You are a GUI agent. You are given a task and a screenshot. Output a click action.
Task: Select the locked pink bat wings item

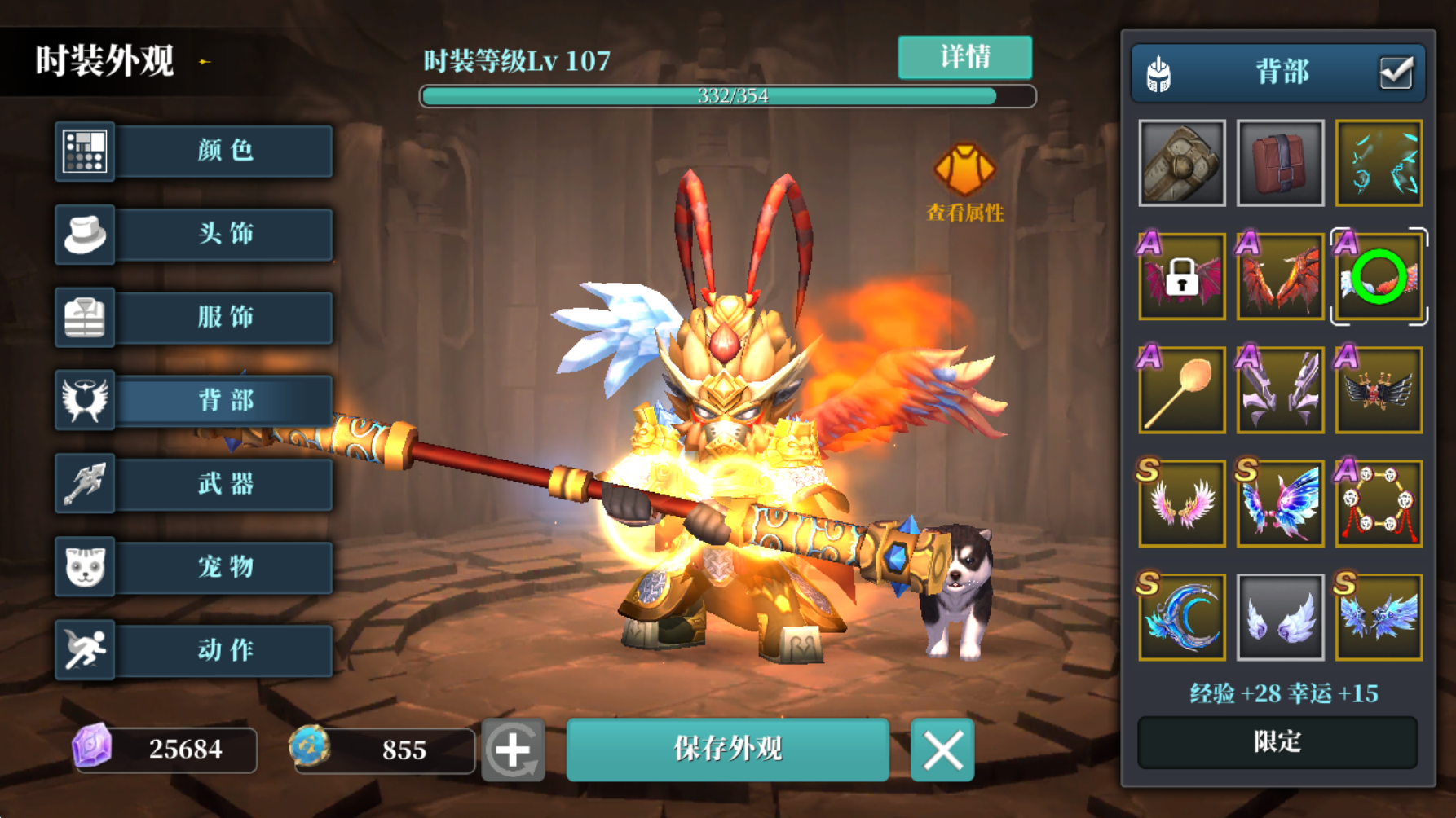click(1181, 275)
